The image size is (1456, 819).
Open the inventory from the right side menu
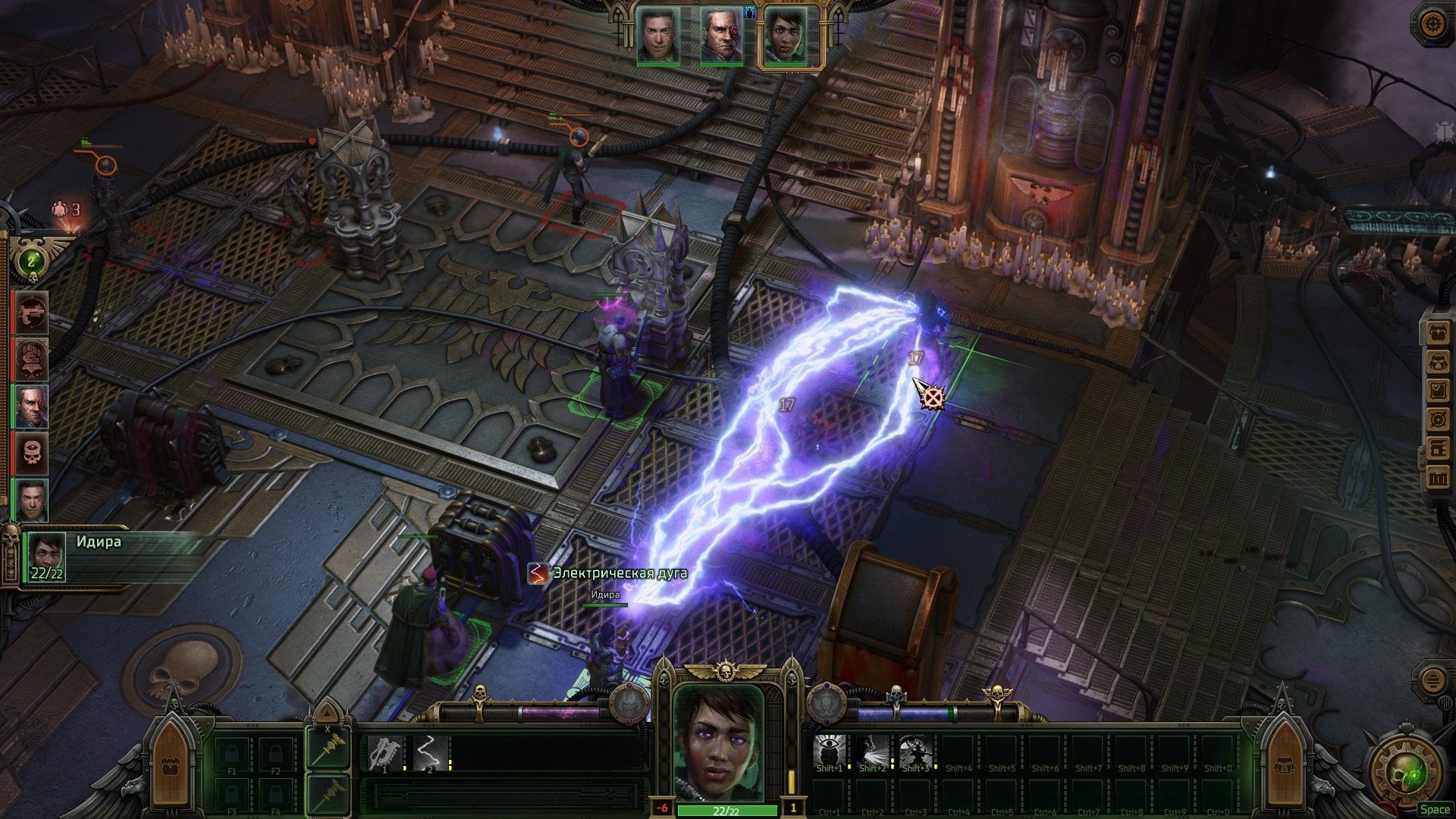[1438, 334]
